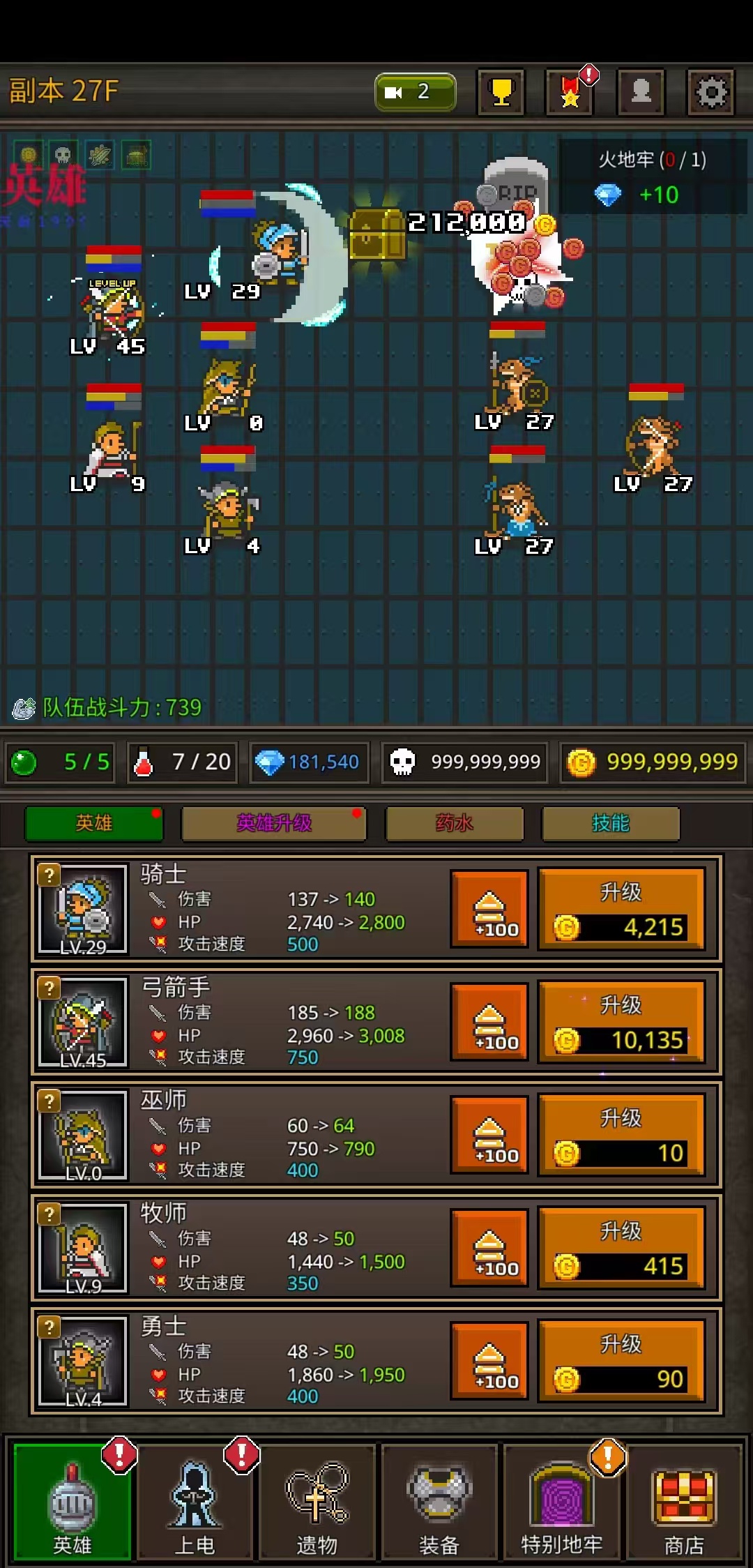Viewport: 753px width, 1568px height.
Task: Upgrade 勇士 for 90 gold
Action: tap(622, 1362)
